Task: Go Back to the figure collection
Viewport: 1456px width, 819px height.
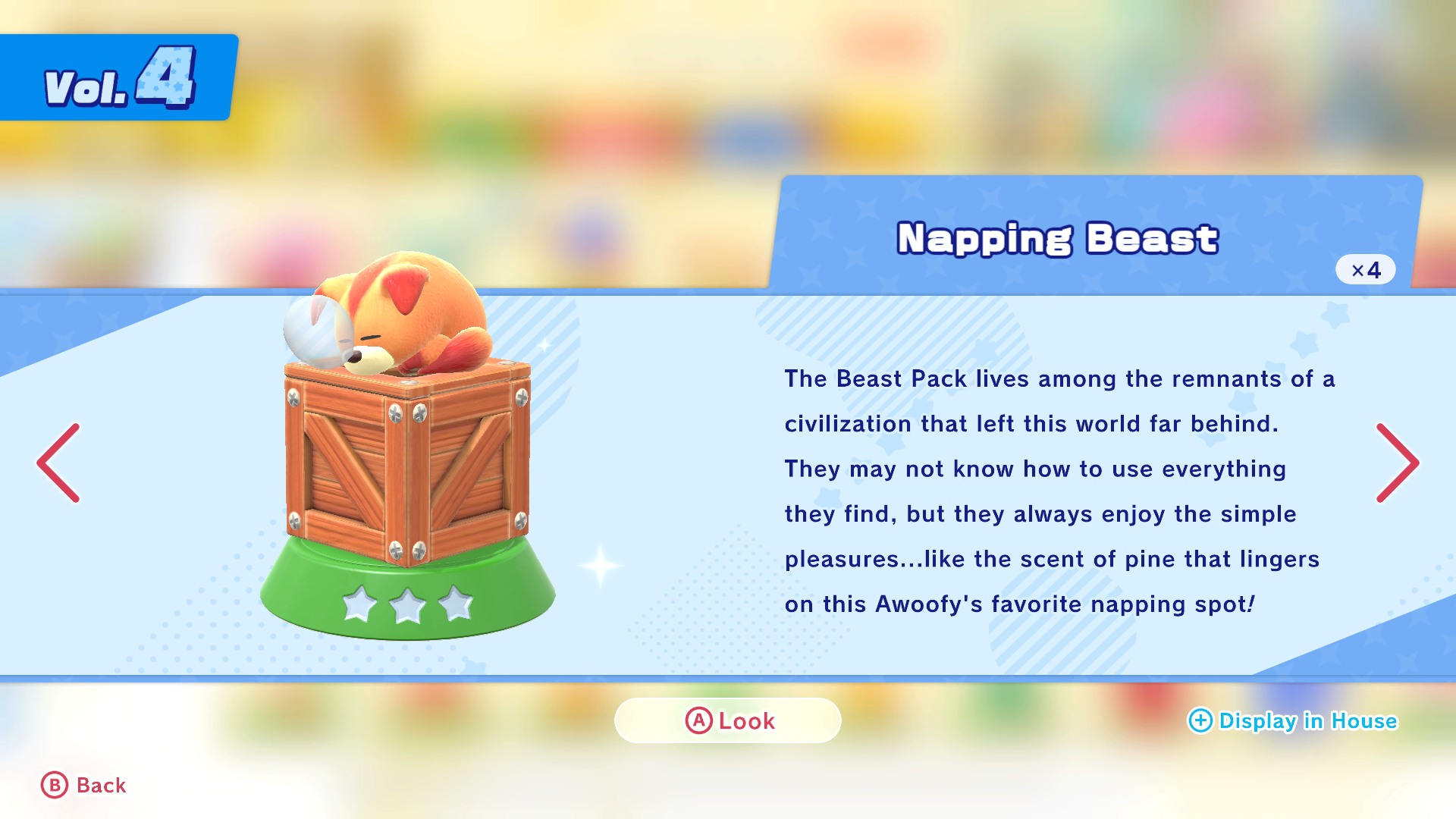Action: 83,785
